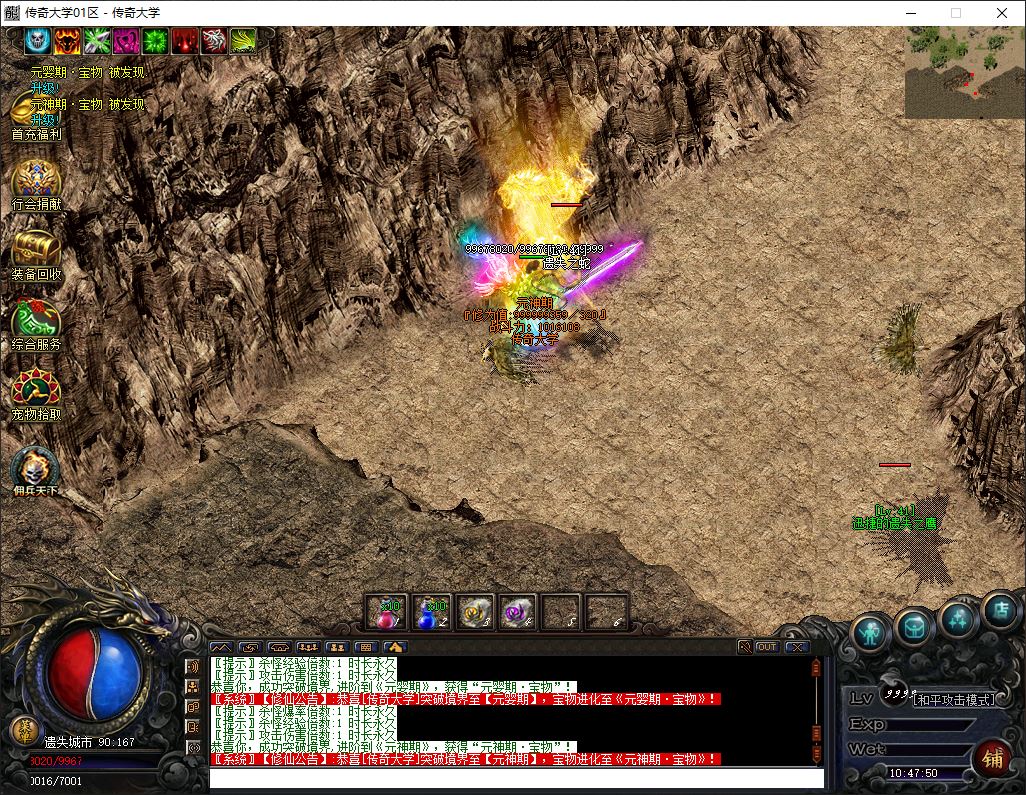Viewport: 1026px width, 795px height.
Task: Open the 佣兵天下 flaming skull icon
Action: (x=36, y=468)
